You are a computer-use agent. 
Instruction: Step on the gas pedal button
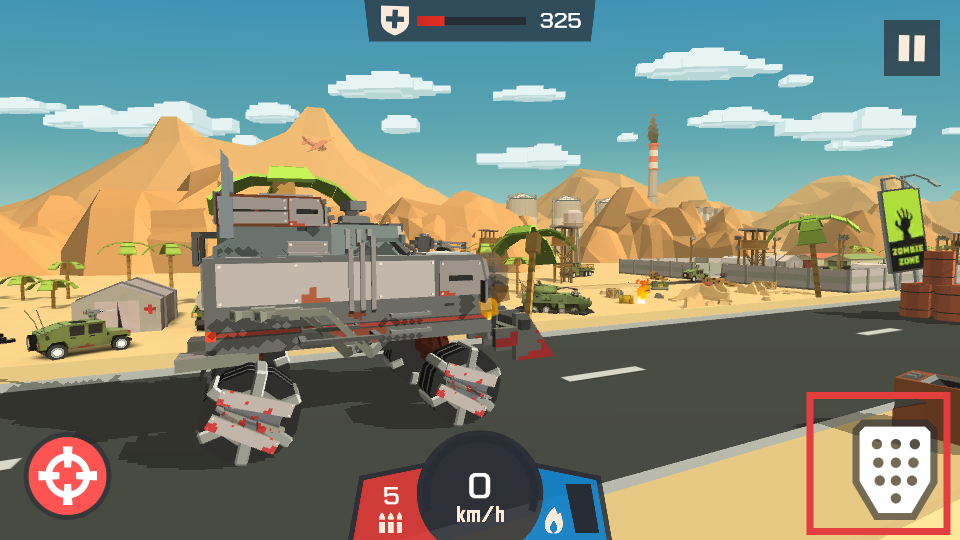click(893, 468)
